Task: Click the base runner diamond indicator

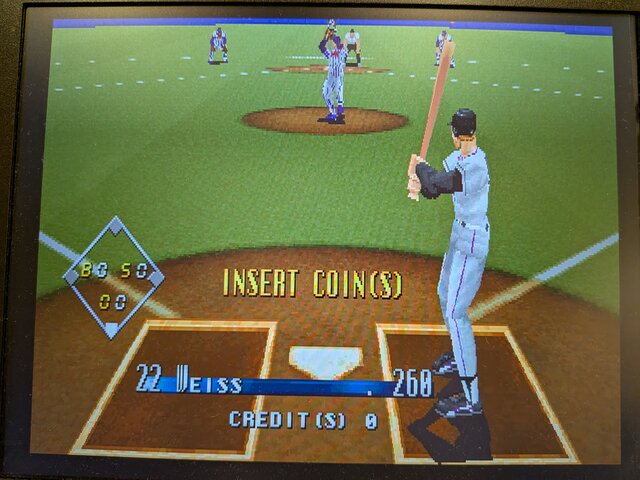Action: (x=114, y=276)
